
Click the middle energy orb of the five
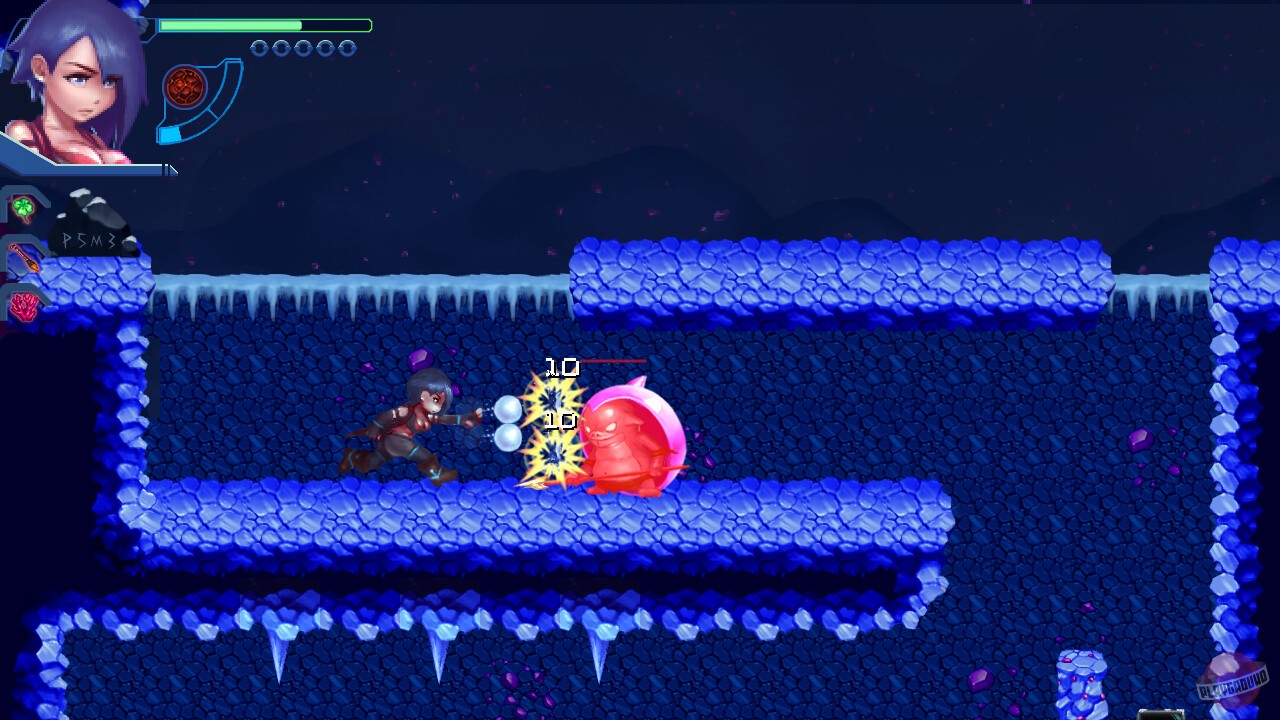click(303, 47)
